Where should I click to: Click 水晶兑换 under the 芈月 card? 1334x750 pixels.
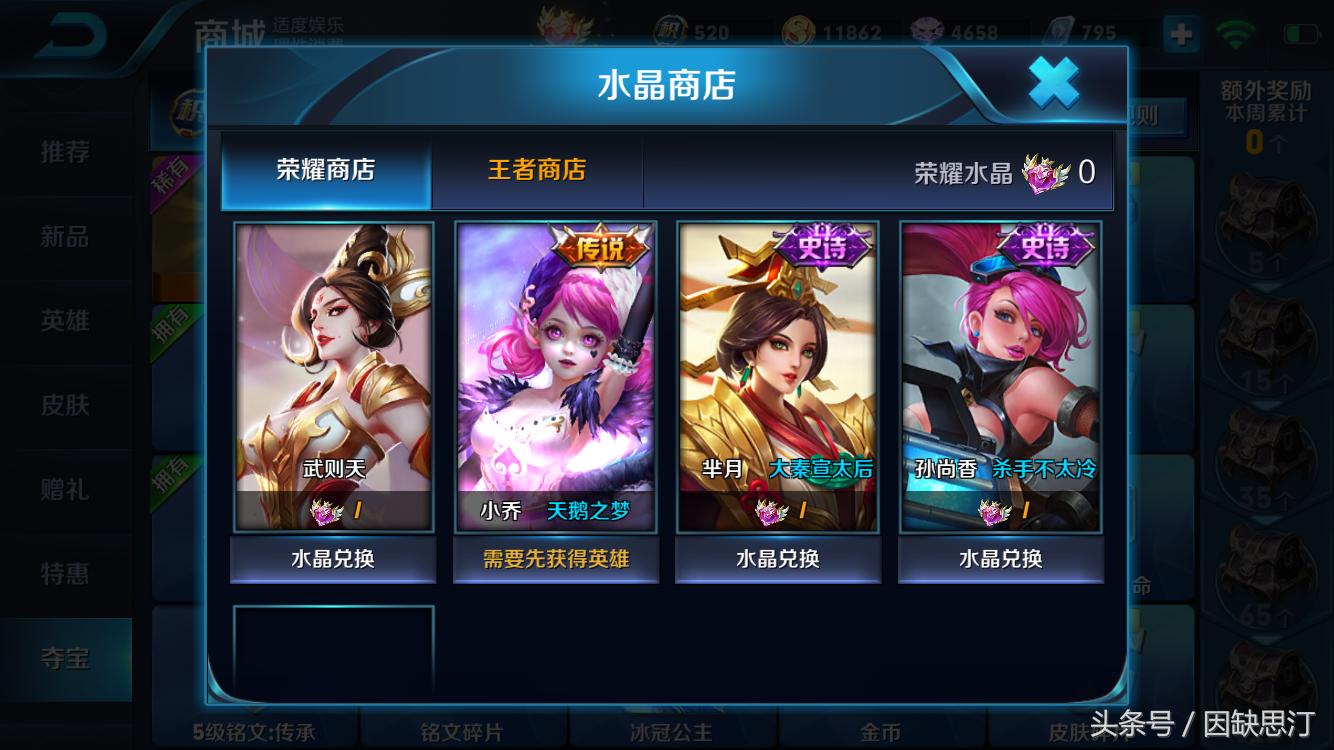[777, 560]
